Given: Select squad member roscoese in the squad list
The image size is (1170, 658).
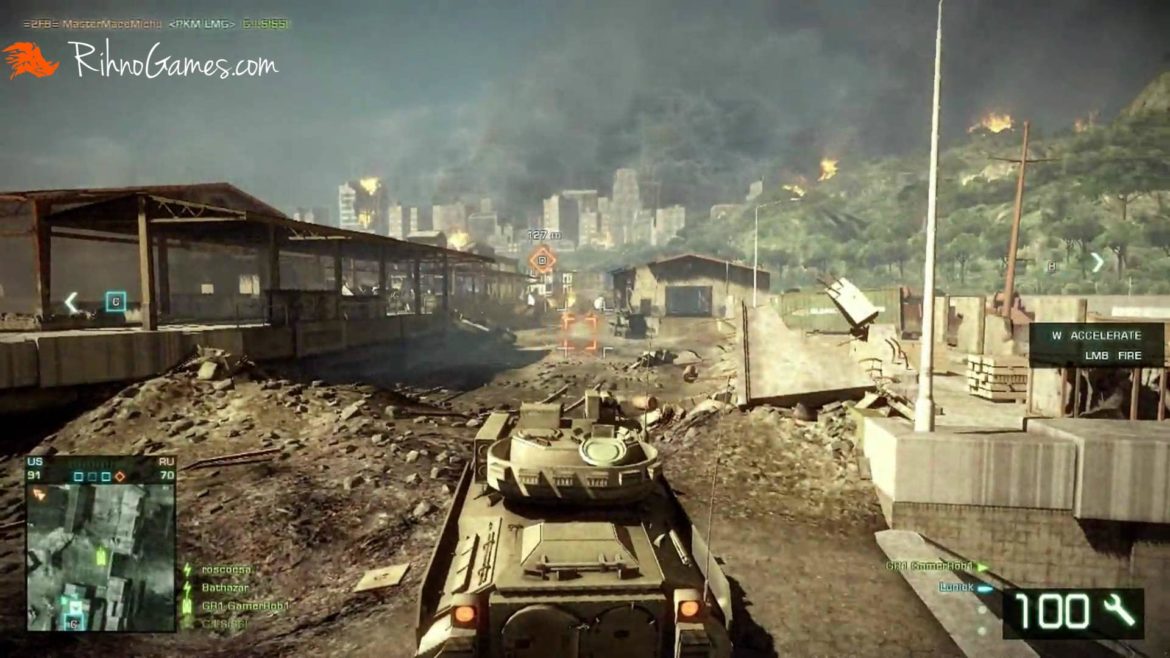Looking at the screenshot, I should click(226, 569).
